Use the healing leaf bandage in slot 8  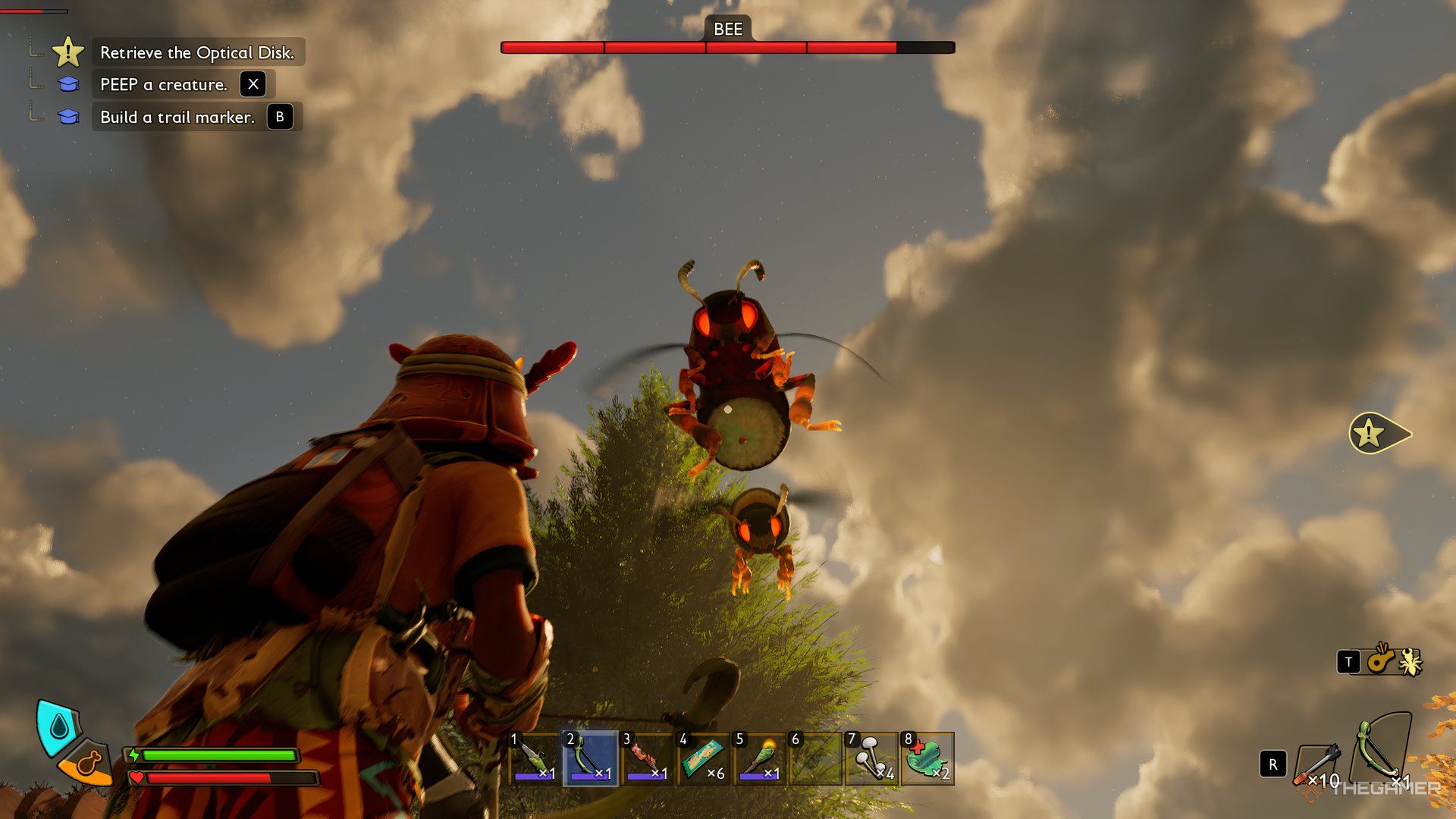click(x=927, y=758)
